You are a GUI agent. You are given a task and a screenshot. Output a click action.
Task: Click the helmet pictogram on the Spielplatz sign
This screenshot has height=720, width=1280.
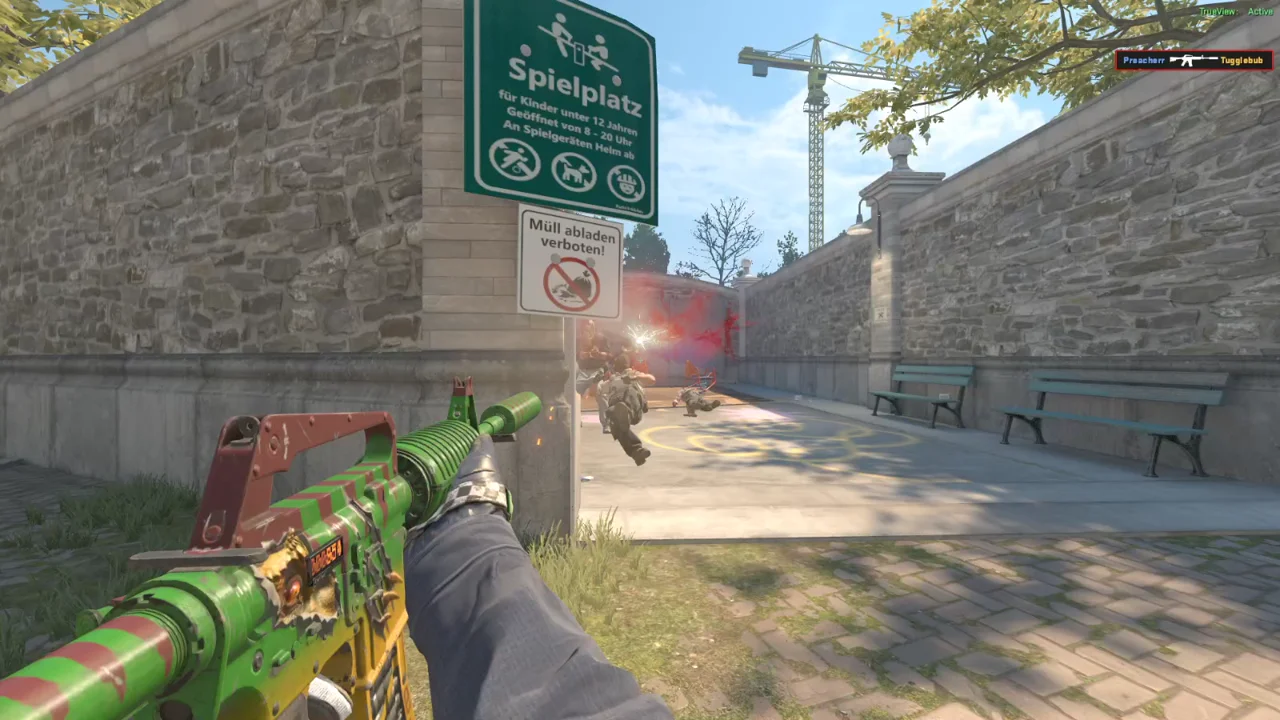pos(626,184)
